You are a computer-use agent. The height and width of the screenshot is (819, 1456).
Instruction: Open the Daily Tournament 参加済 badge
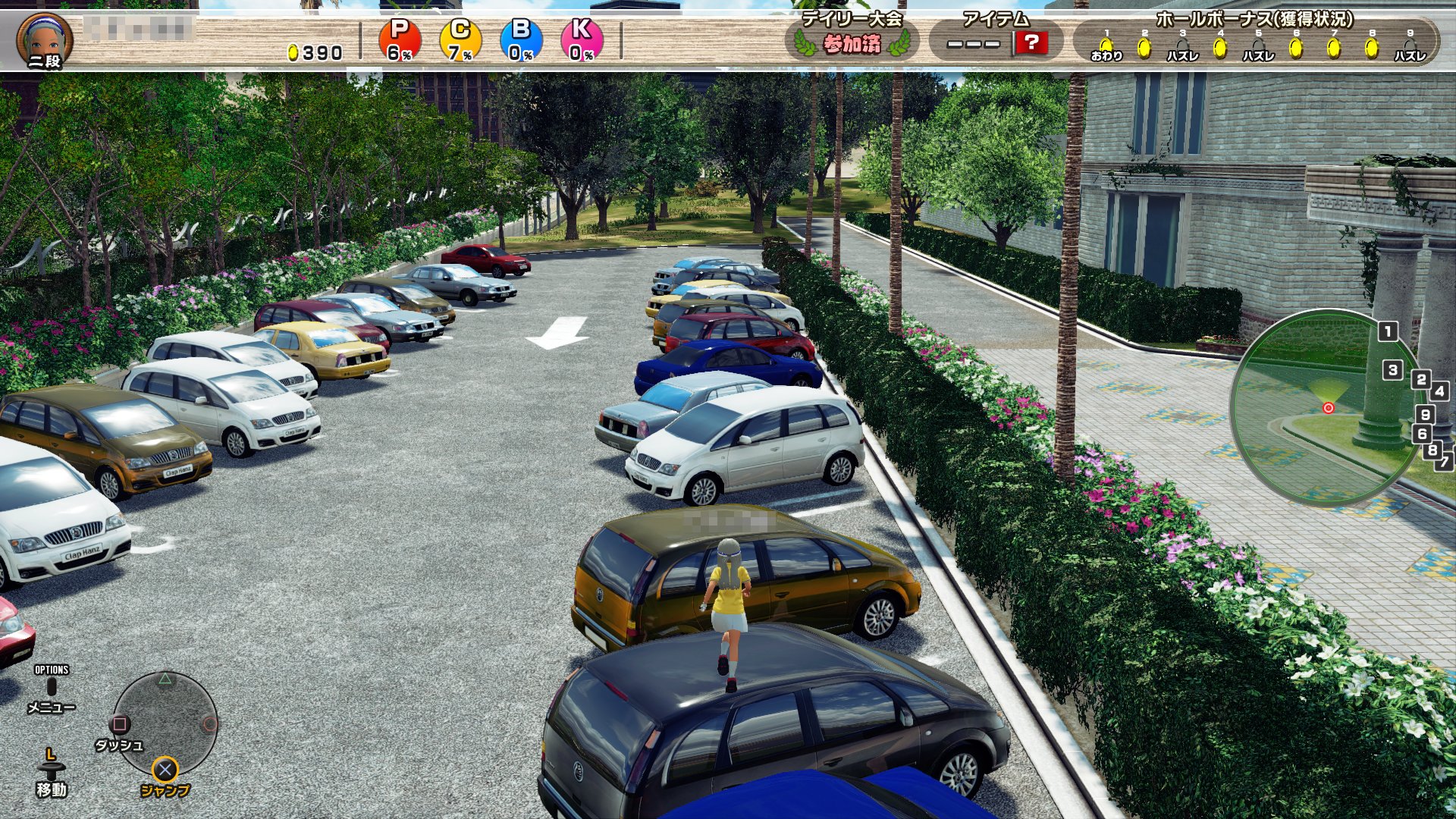coord(852,43)
